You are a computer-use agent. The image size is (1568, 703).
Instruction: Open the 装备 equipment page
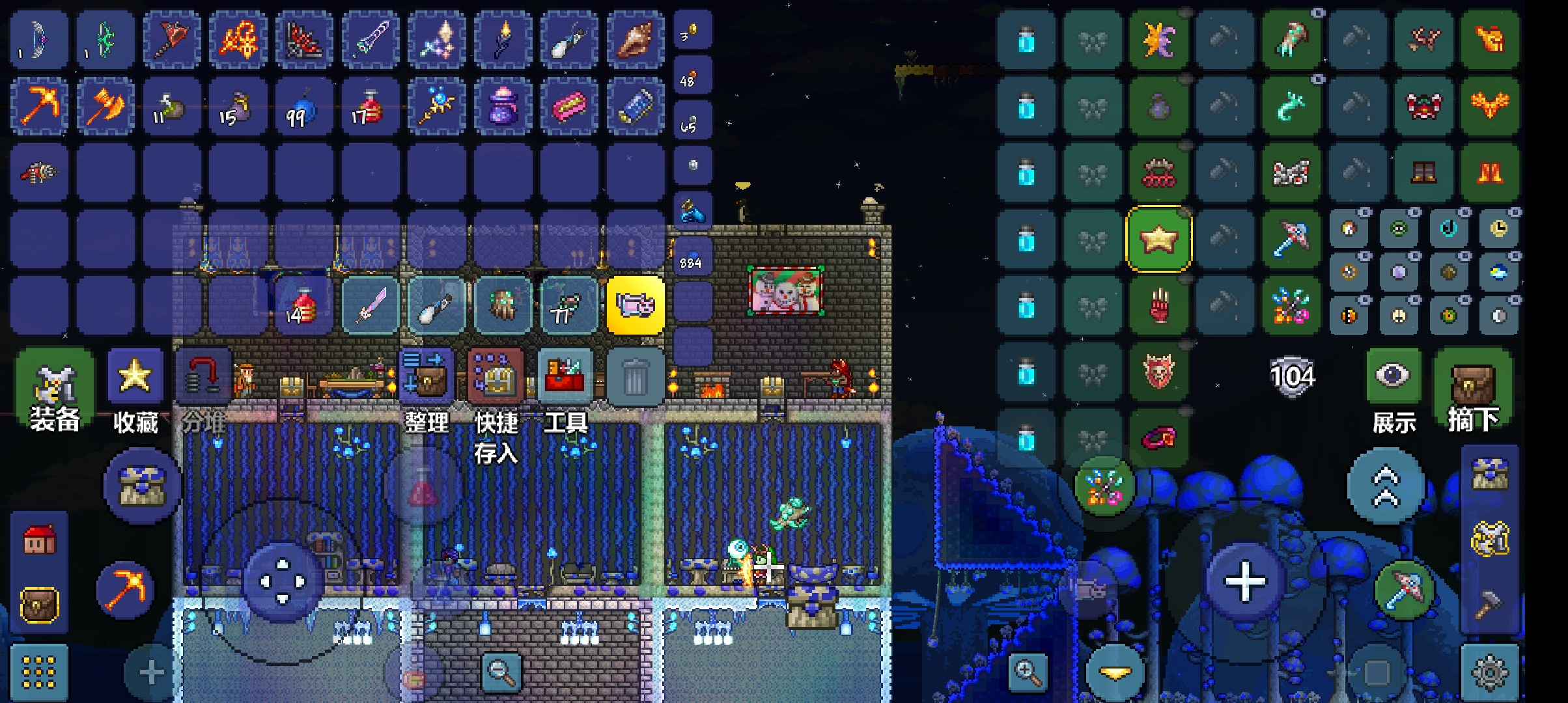pos(55,384)
